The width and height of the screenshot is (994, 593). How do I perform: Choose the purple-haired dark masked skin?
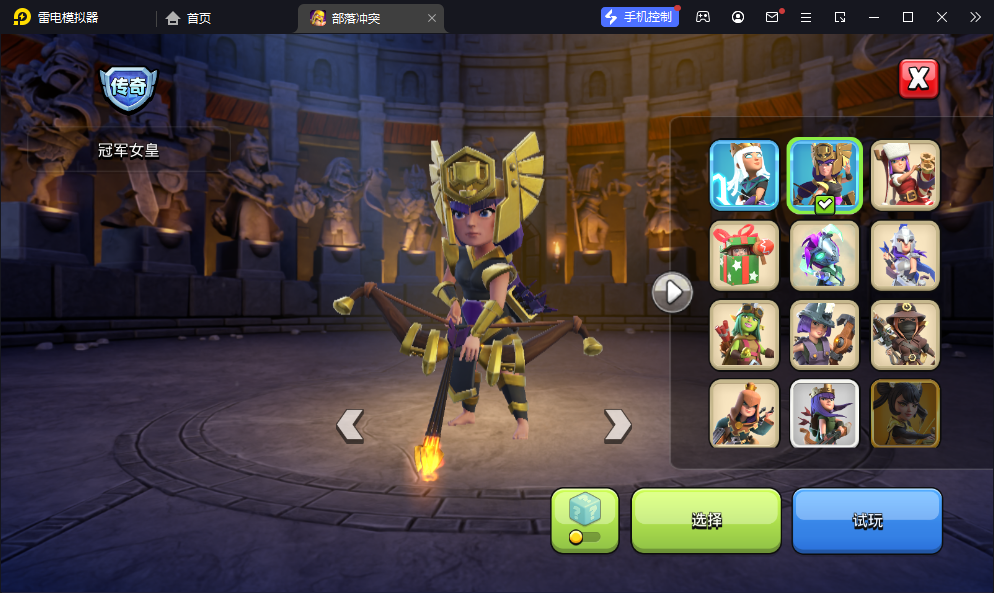point(824,255)
